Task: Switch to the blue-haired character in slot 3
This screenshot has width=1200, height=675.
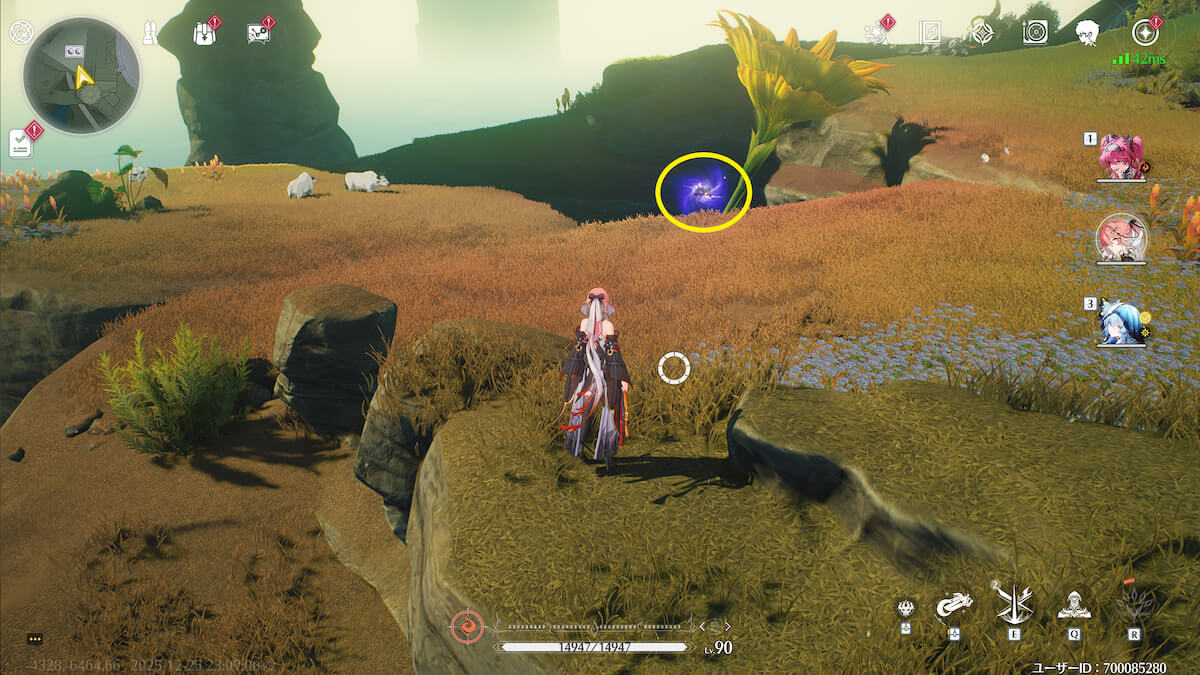Action: (1122, 321)
